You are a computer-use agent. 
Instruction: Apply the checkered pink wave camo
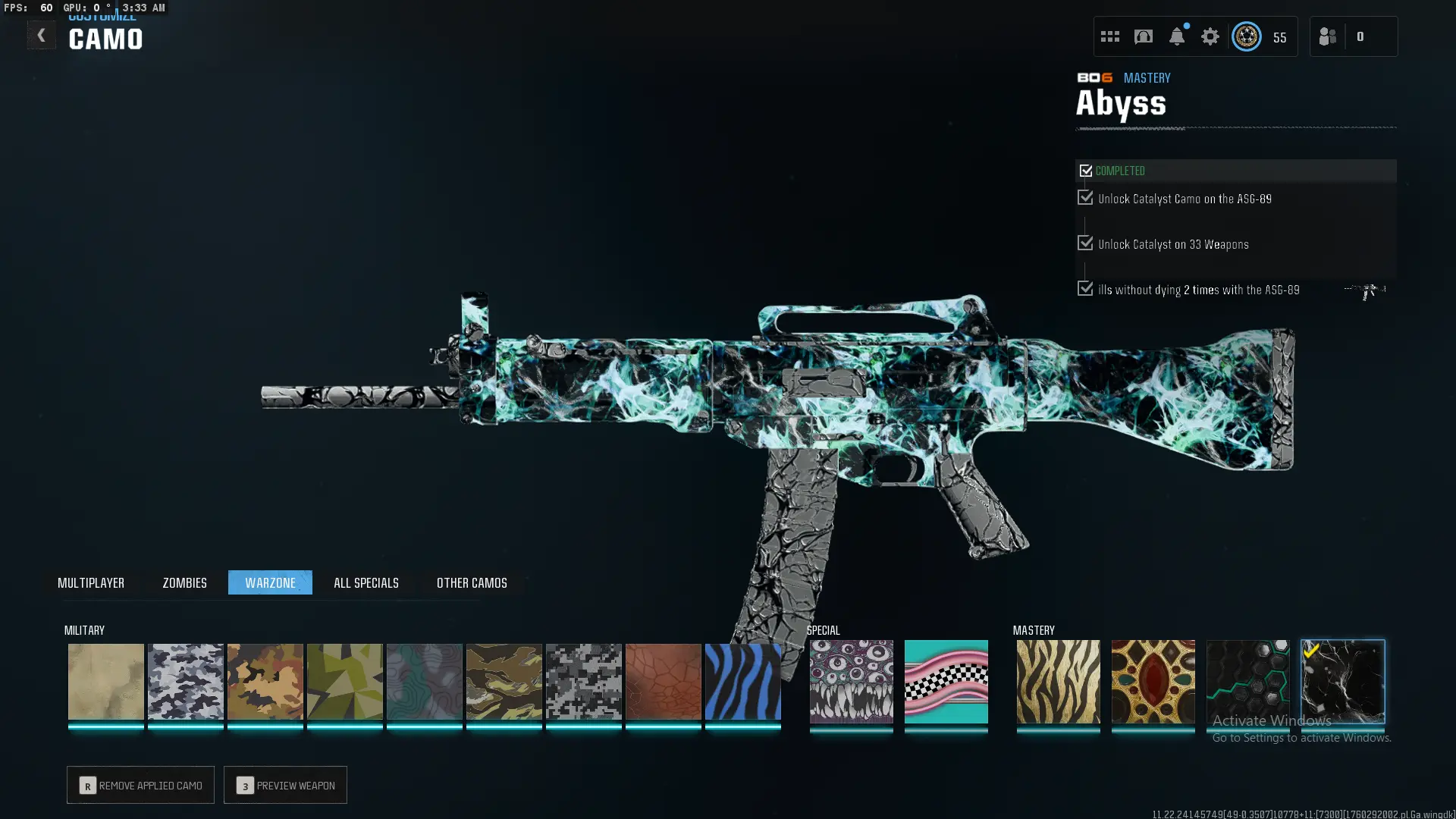[x=946, y=681]
